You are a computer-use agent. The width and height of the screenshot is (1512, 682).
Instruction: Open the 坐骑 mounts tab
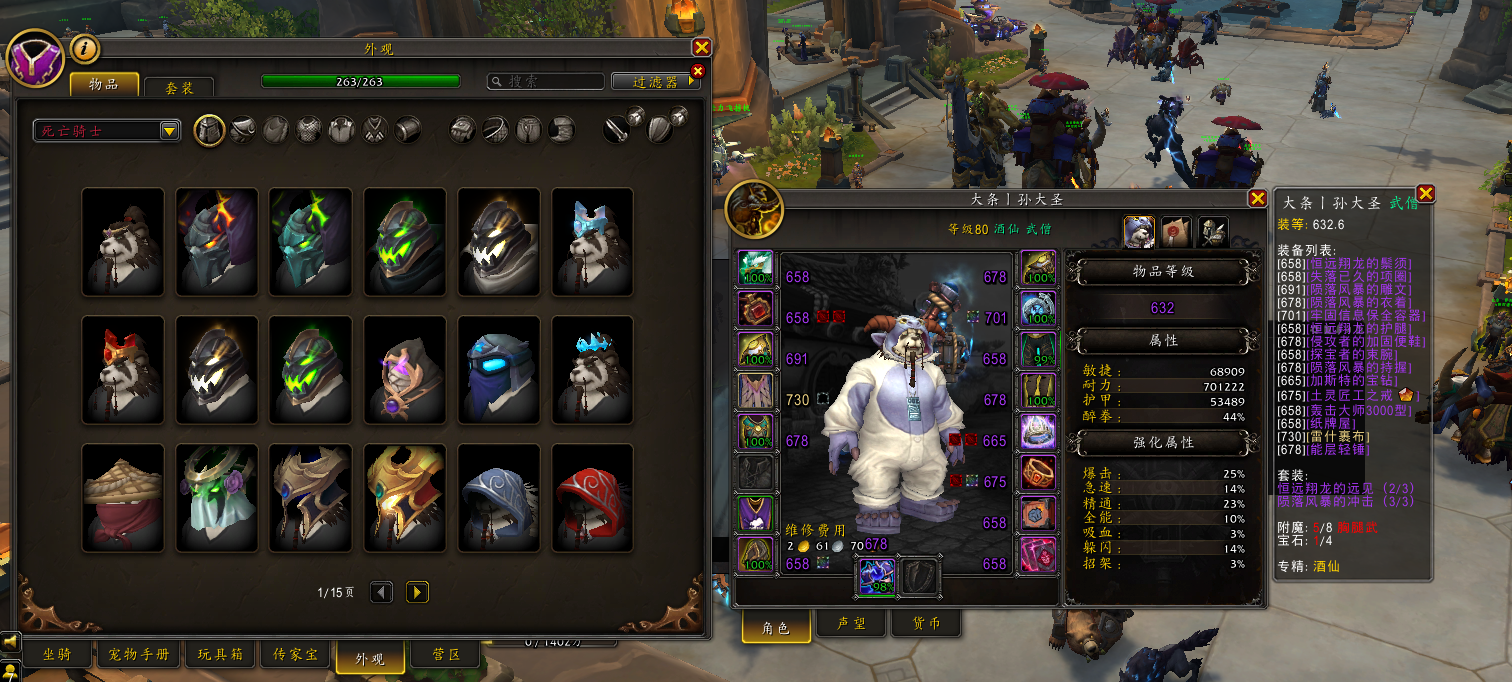pyautogui.click(x=55, y=655)
